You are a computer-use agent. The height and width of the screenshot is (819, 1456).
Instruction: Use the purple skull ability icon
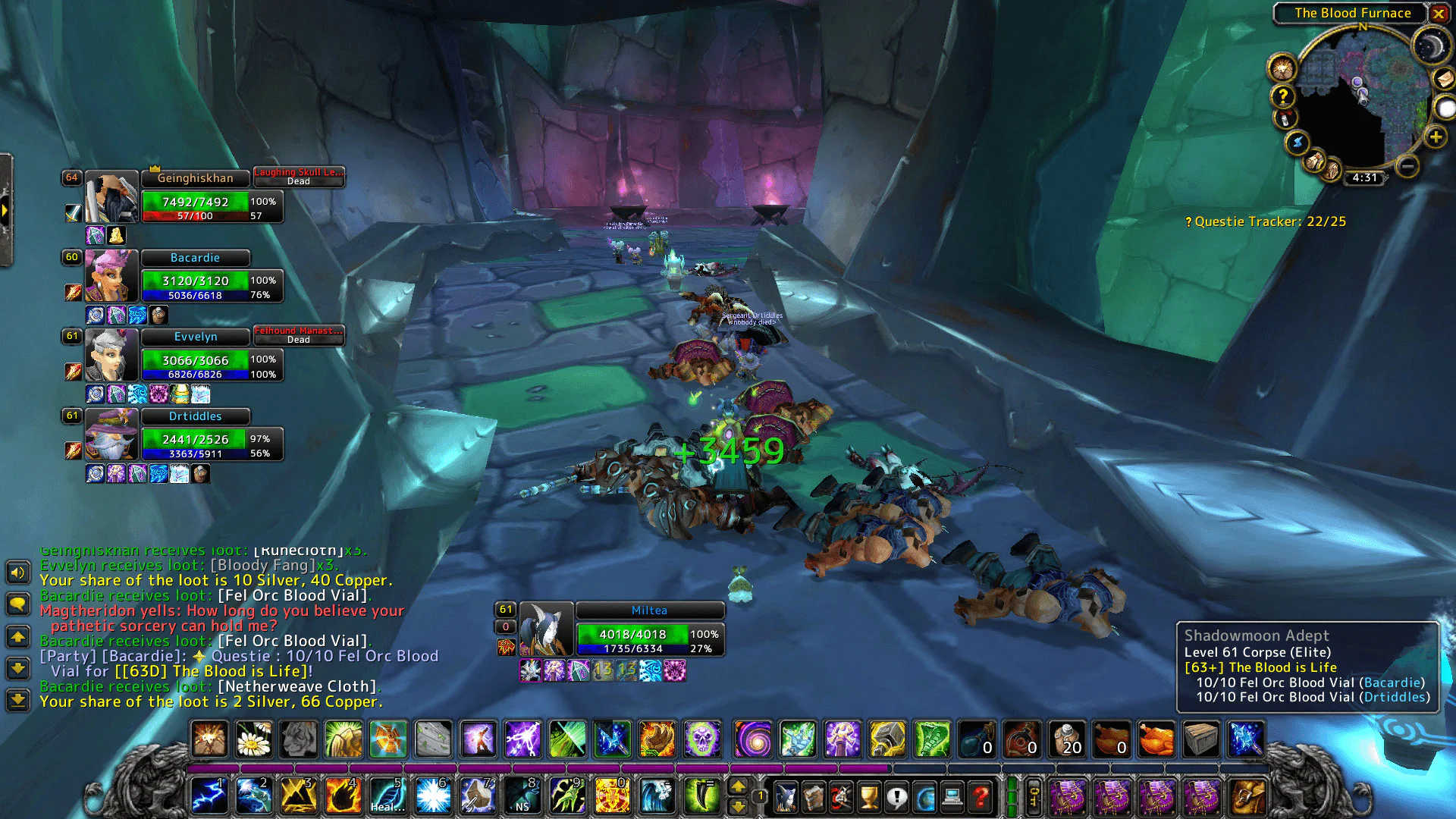click(702, 739)
